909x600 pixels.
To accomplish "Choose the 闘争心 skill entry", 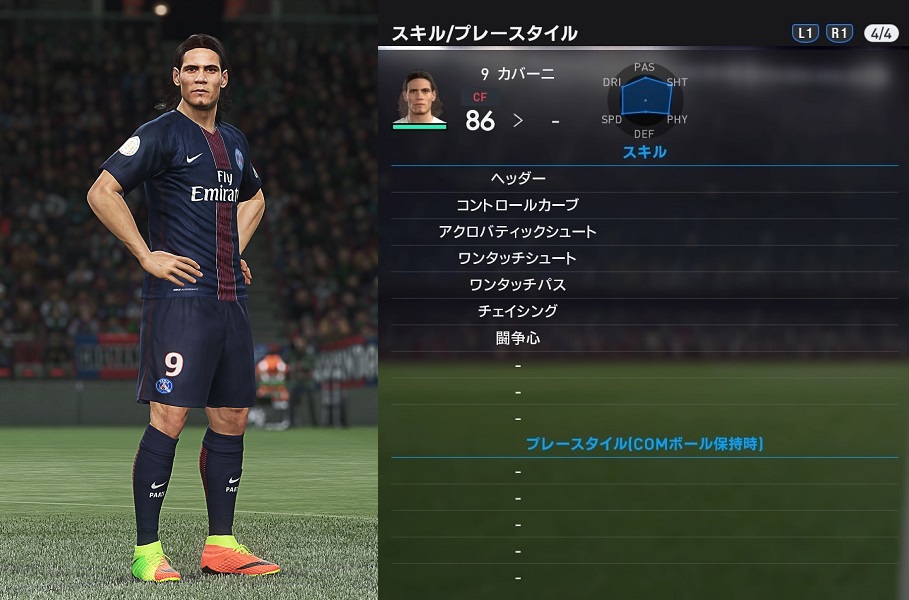I will point(518,338).
